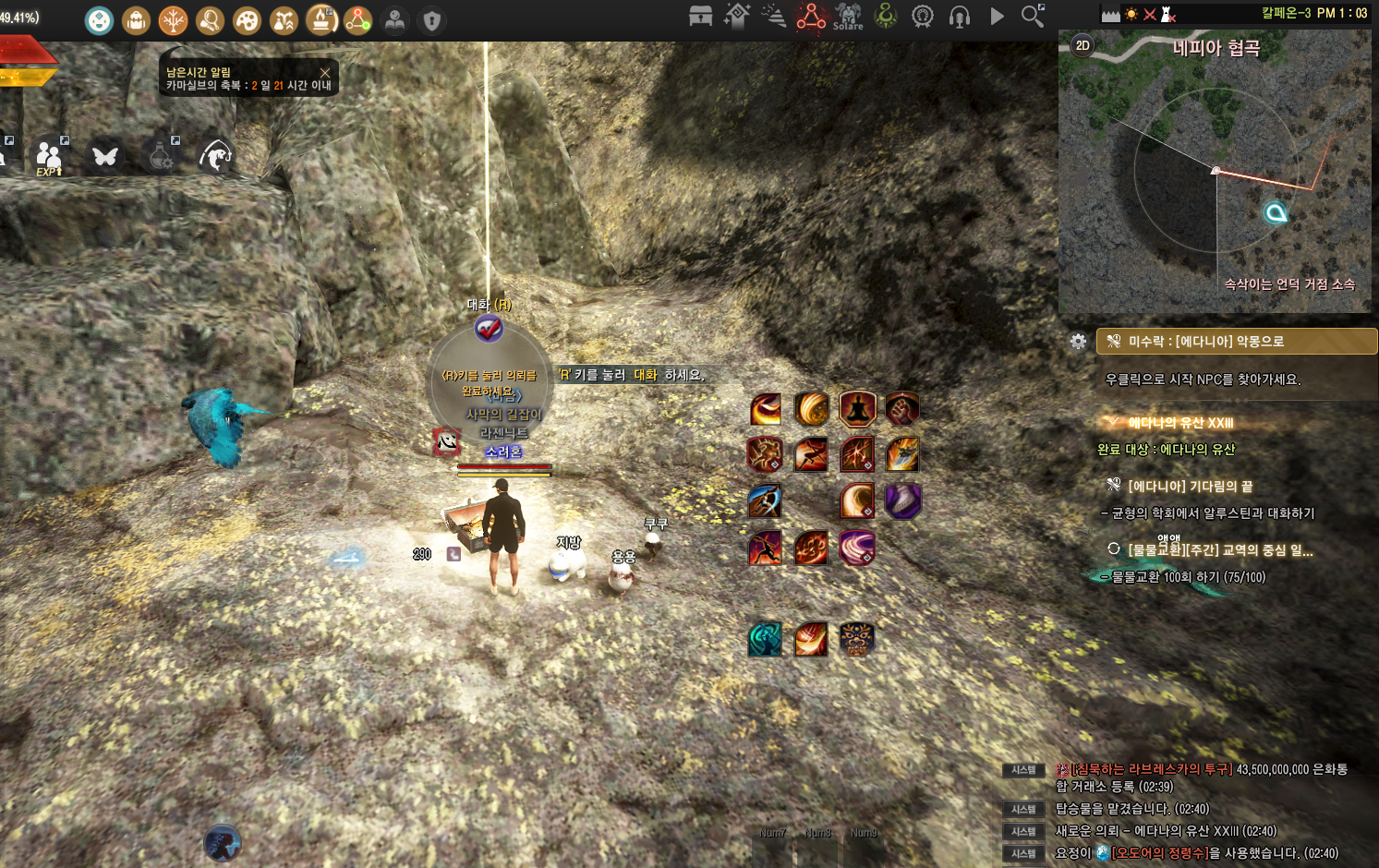1379x868 pixels.
Task: Close the remaining time notification
Action: [x=325, y=72]
